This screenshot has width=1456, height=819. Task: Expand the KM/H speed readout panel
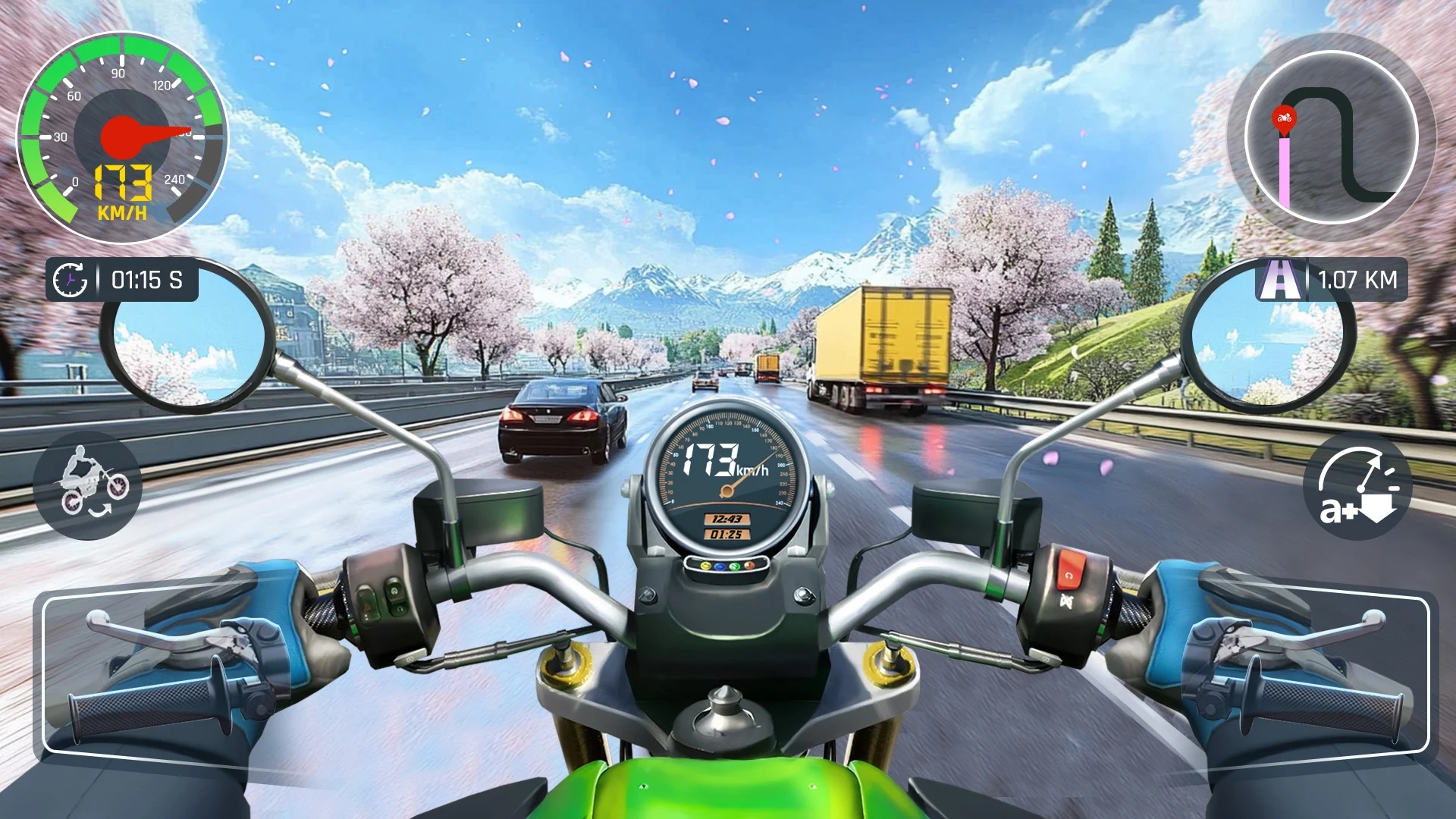coord(121,190)
